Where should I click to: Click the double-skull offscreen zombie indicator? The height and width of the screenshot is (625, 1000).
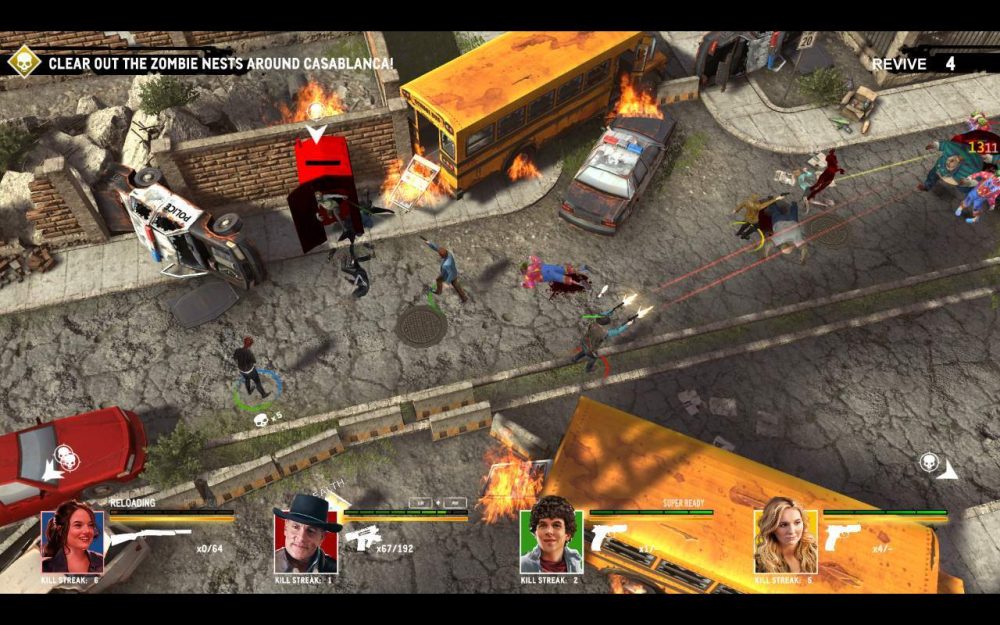[x=64, y=458]
